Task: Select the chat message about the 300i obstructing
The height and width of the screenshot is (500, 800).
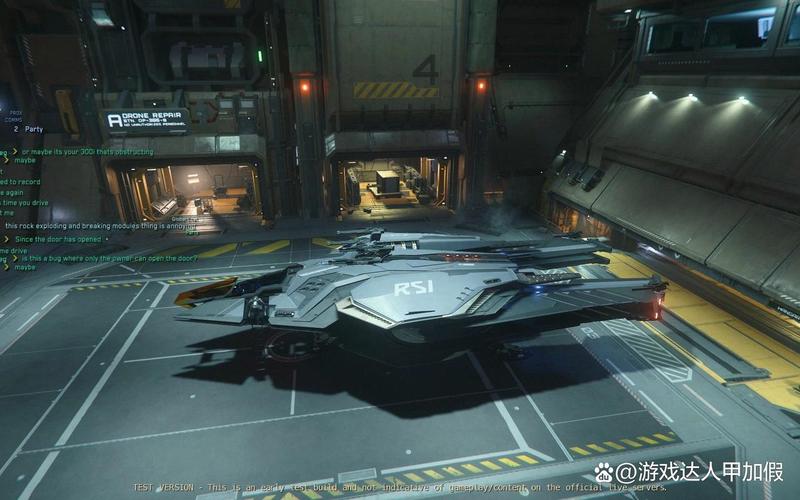Action: coord(86,151)
